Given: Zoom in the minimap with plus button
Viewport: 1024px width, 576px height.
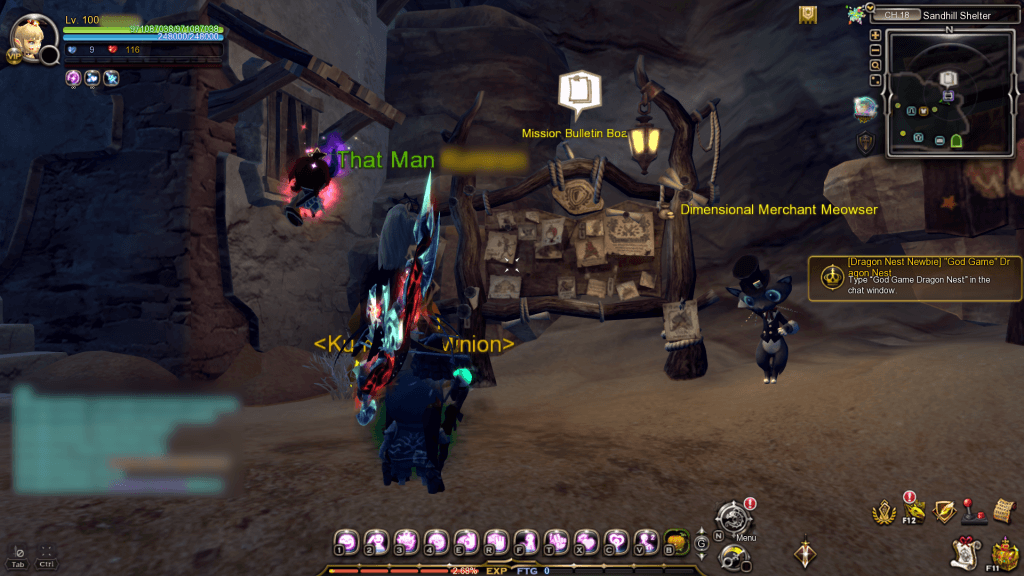Looking at the screenshot, I should (x=876, y=35).
